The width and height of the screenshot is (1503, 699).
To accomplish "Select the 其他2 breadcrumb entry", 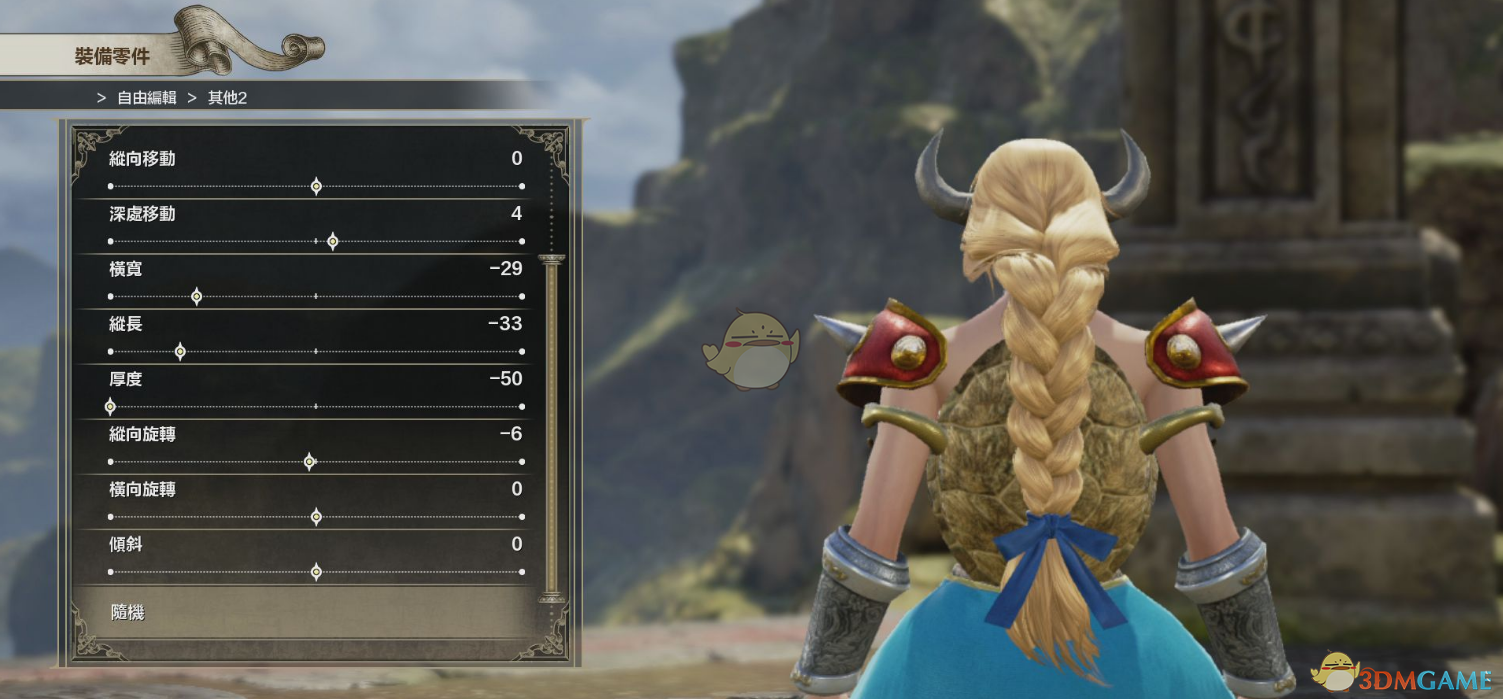I will (227, 98).
